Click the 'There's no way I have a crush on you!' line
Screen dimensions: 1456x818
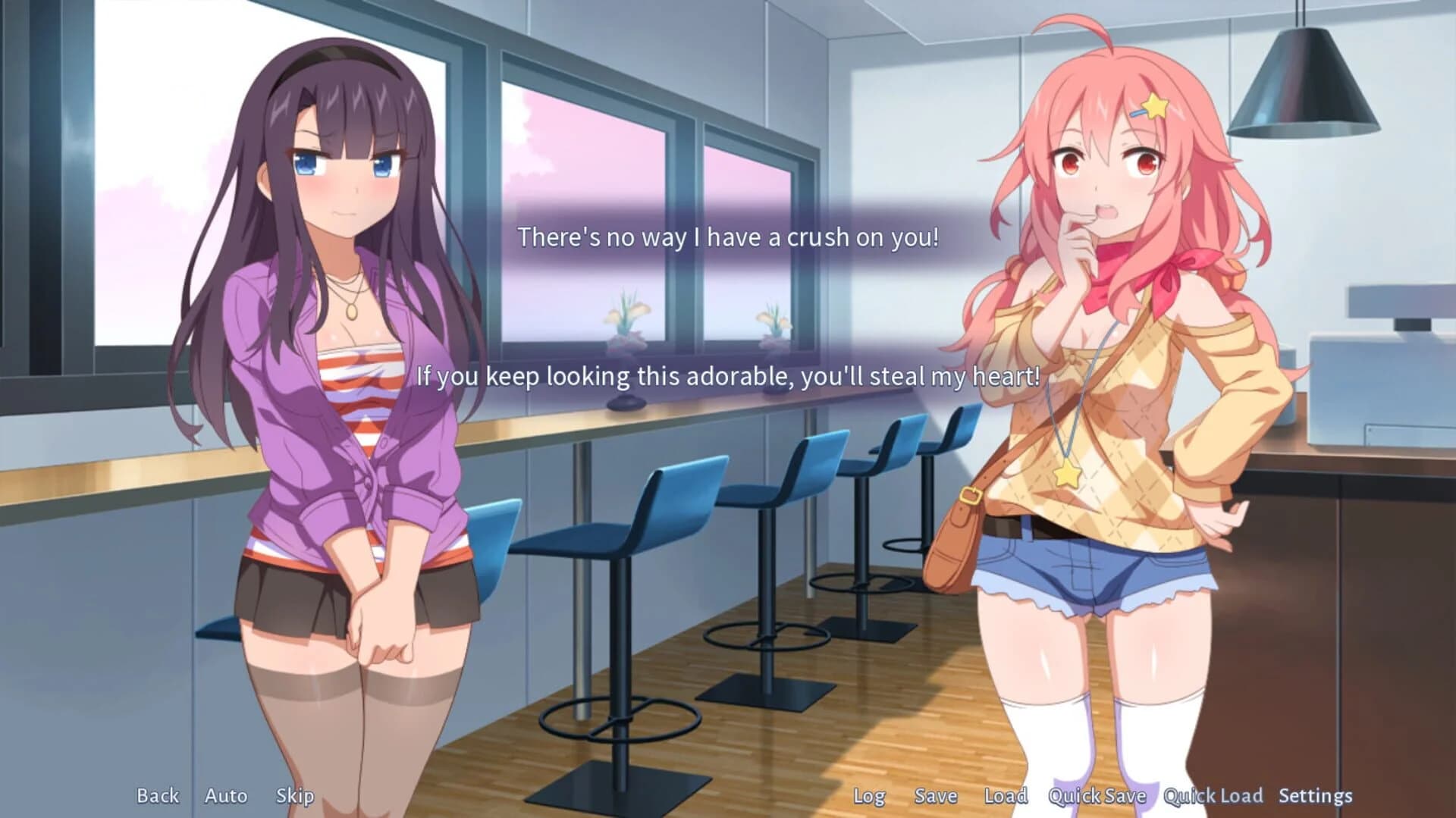tap(728, 237)
